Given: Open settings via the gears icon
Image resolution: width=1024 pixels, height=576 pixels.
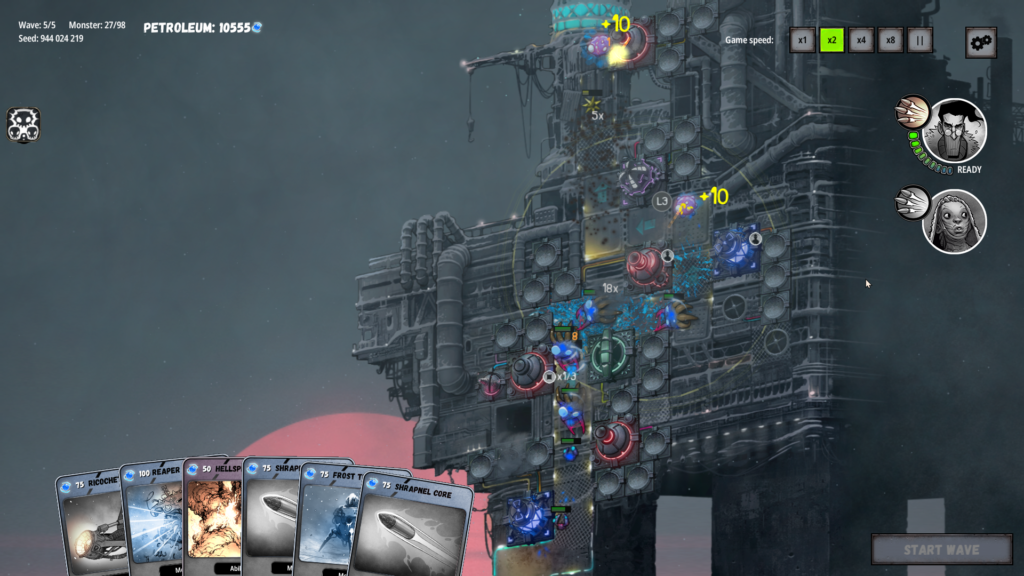Looking at the screenshot, I should [980, 42].
